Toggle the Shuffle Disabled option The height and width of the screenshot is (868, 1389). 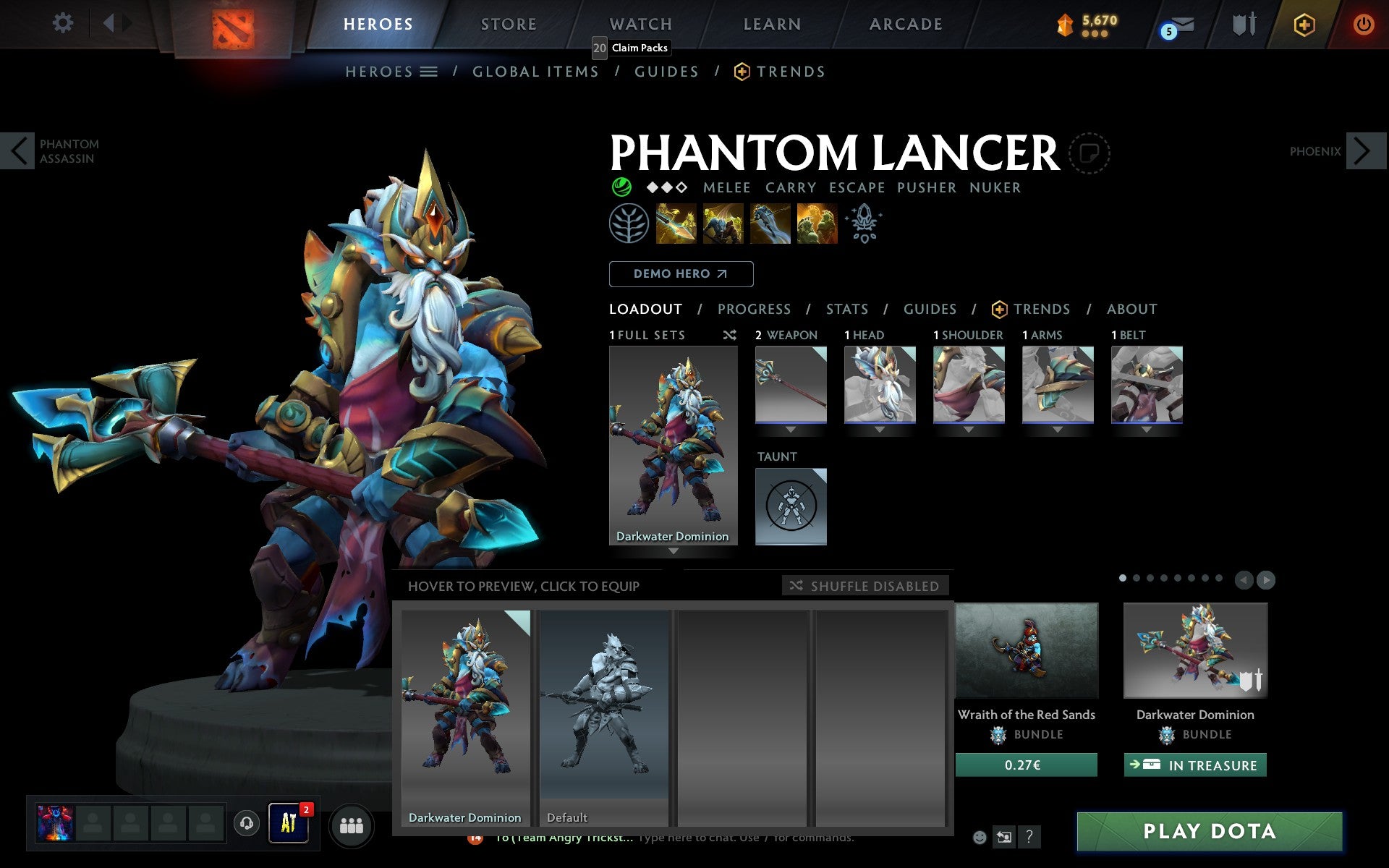865,586
